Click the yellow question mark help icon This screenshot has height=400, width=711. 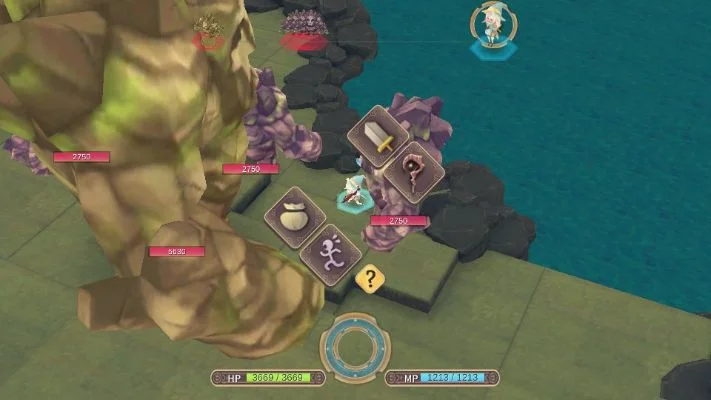click(370, 279)
